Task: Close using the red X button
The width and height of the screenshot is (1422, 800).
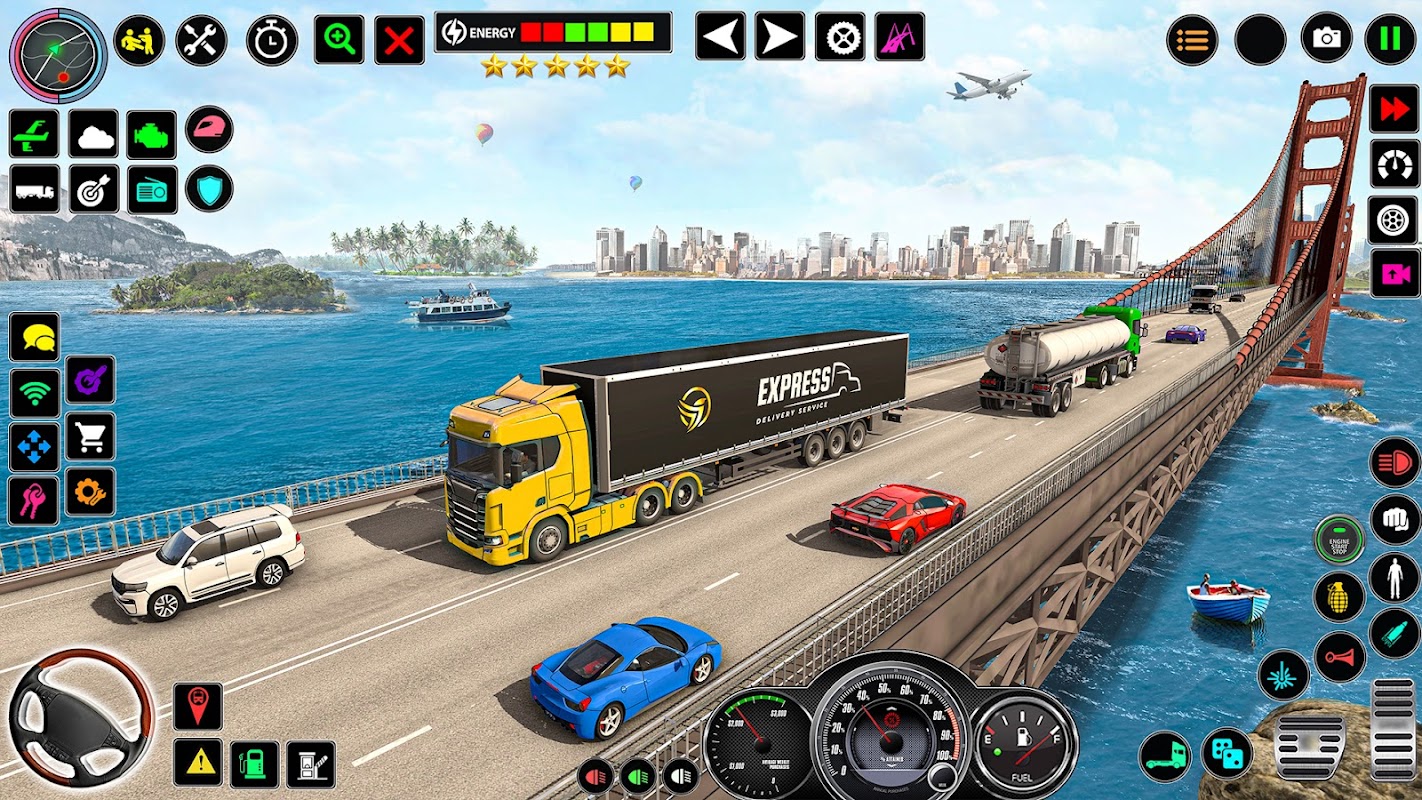Action: [399, 41]
